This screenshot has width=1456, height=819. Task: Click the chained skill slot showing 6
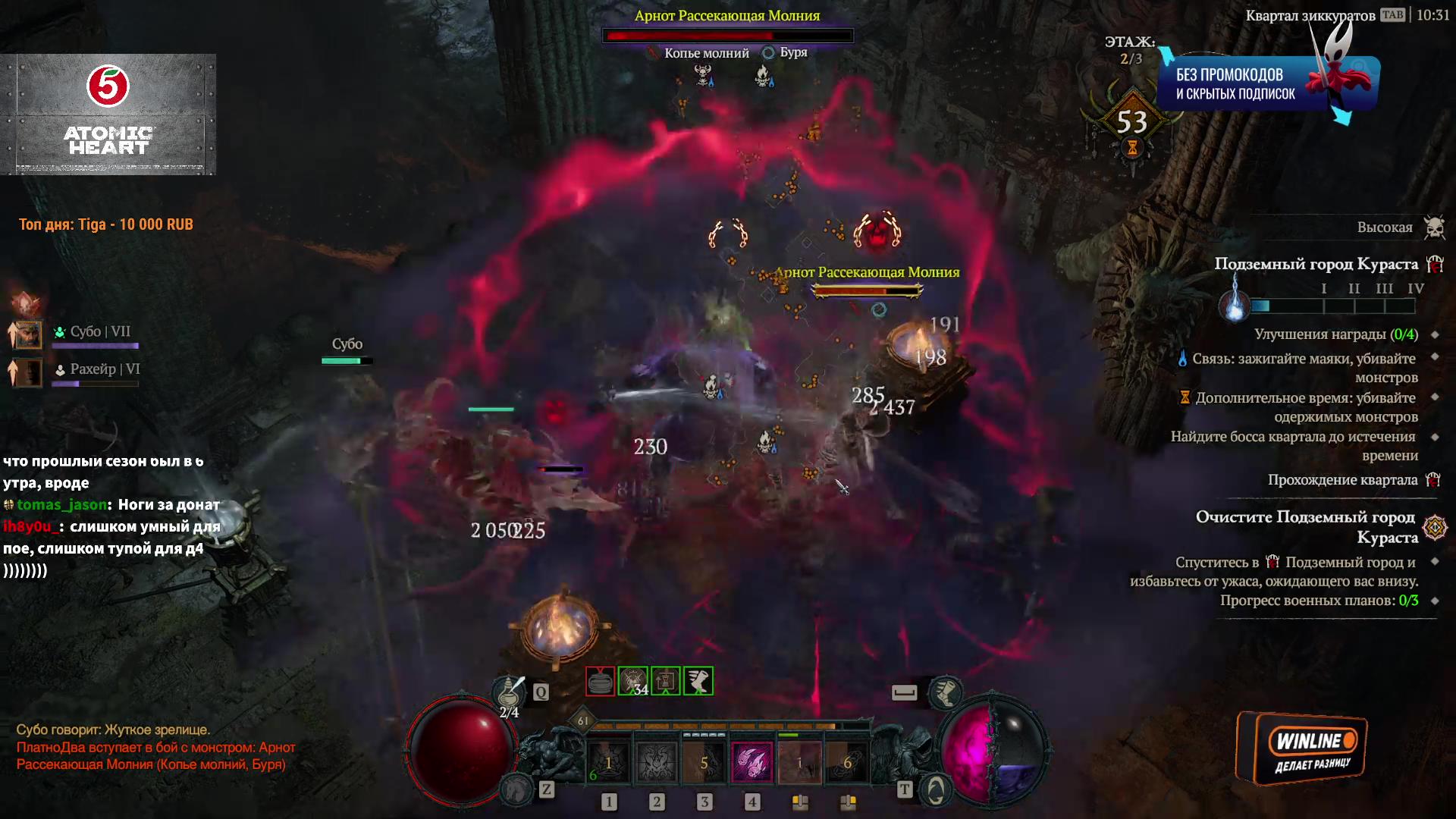pos(847,761)
